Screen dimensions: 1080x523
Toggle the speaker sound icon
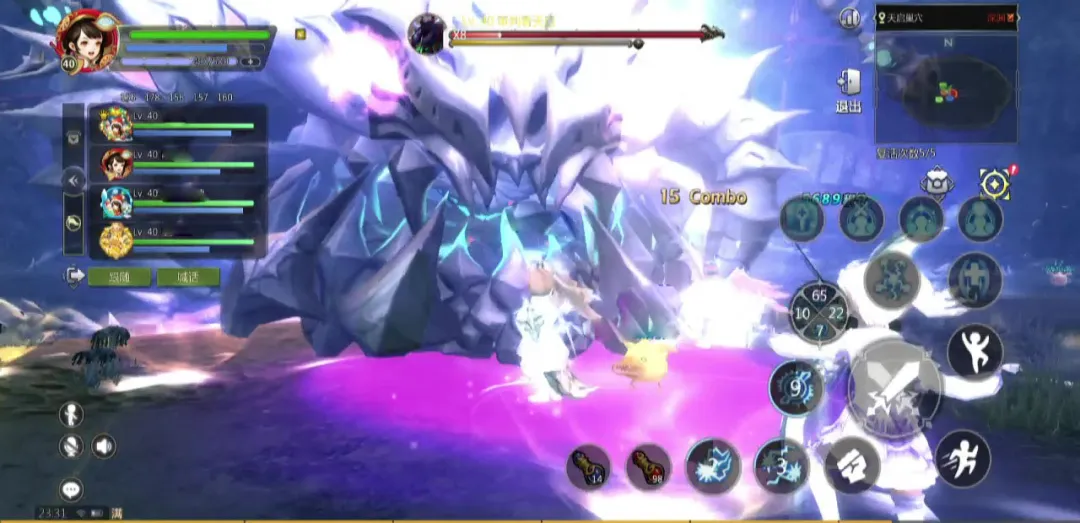click(x=104, y=446)
